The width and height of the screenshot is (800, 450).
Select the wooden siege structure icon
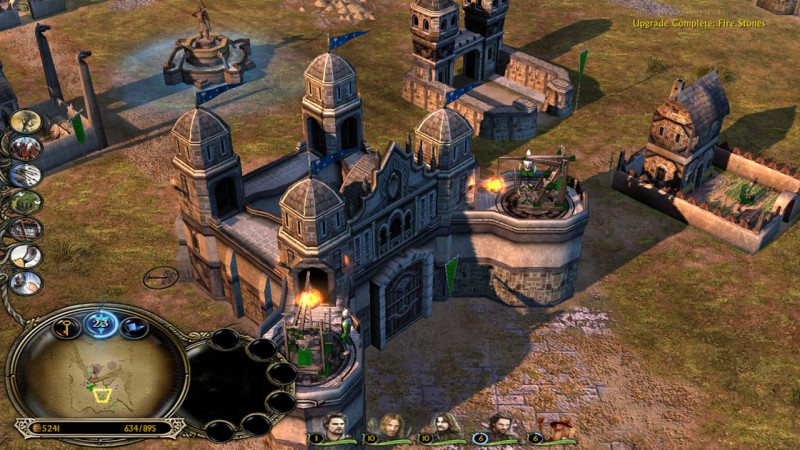25,230
